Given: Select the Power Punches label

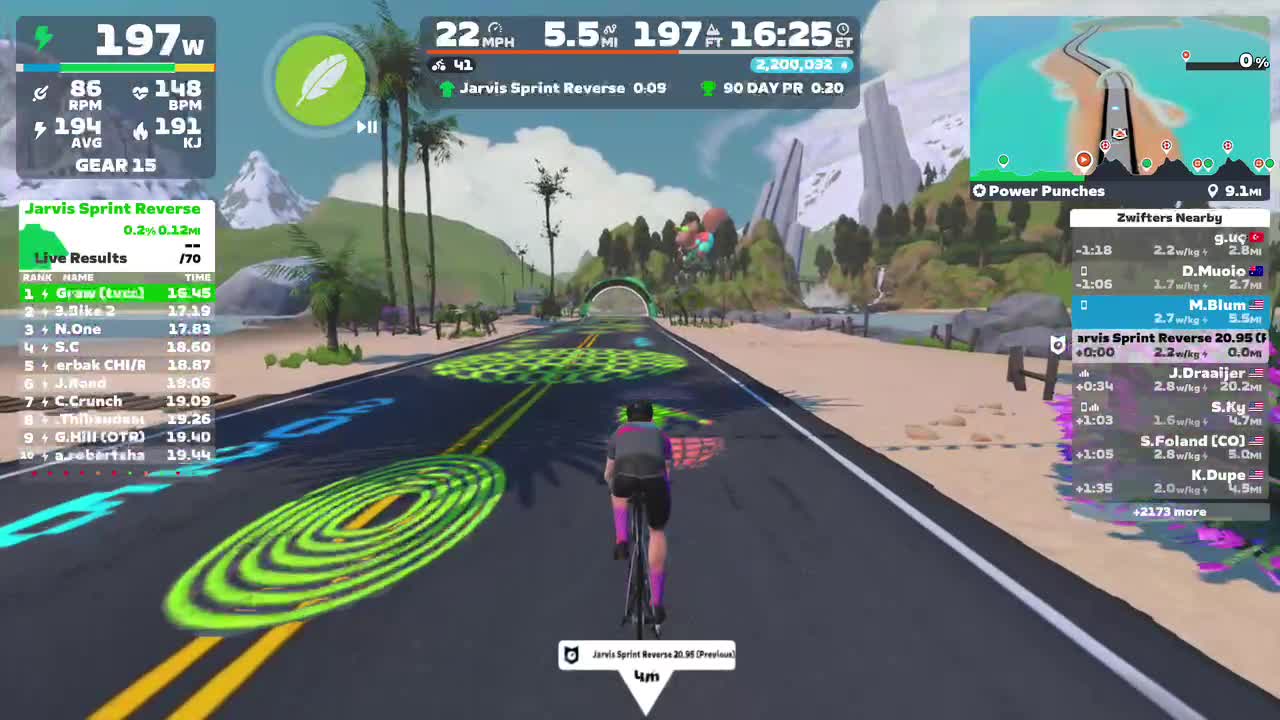Looking at the screenshot, I should tap(1044, 190).
